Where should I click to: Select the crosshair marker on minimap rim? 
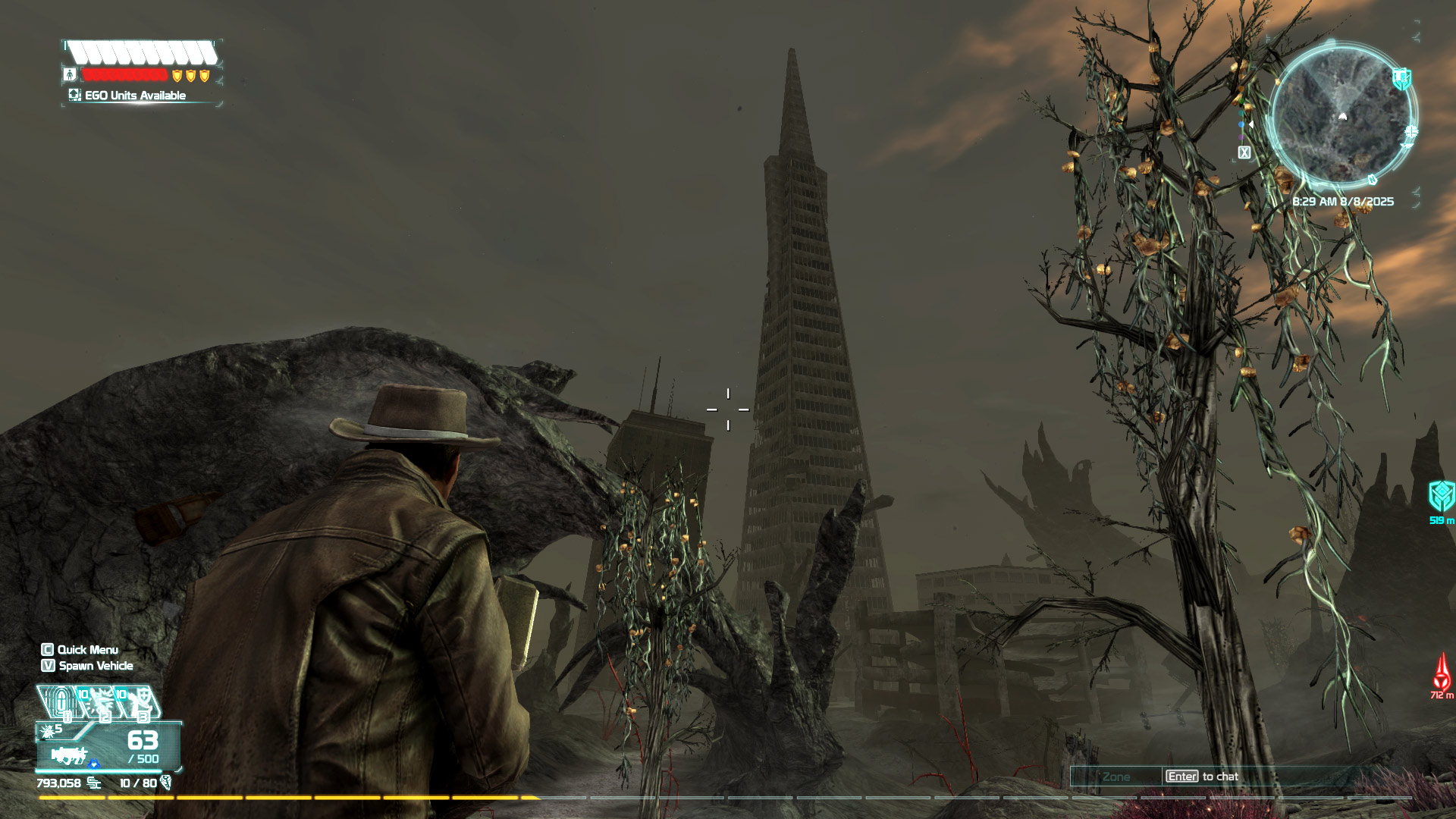(1410, 132)
